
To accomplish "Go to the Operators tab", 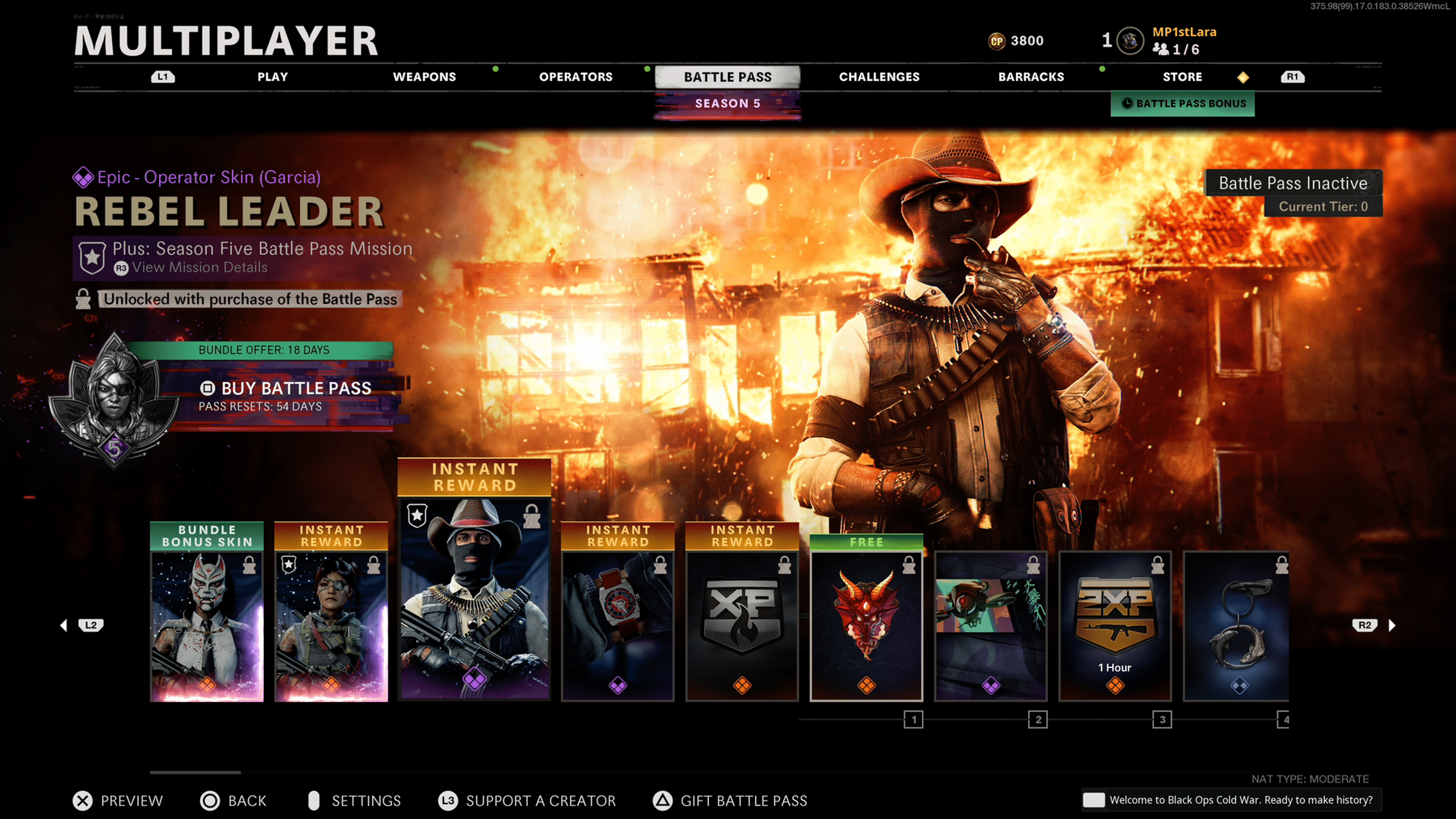I will coord(576,77).
